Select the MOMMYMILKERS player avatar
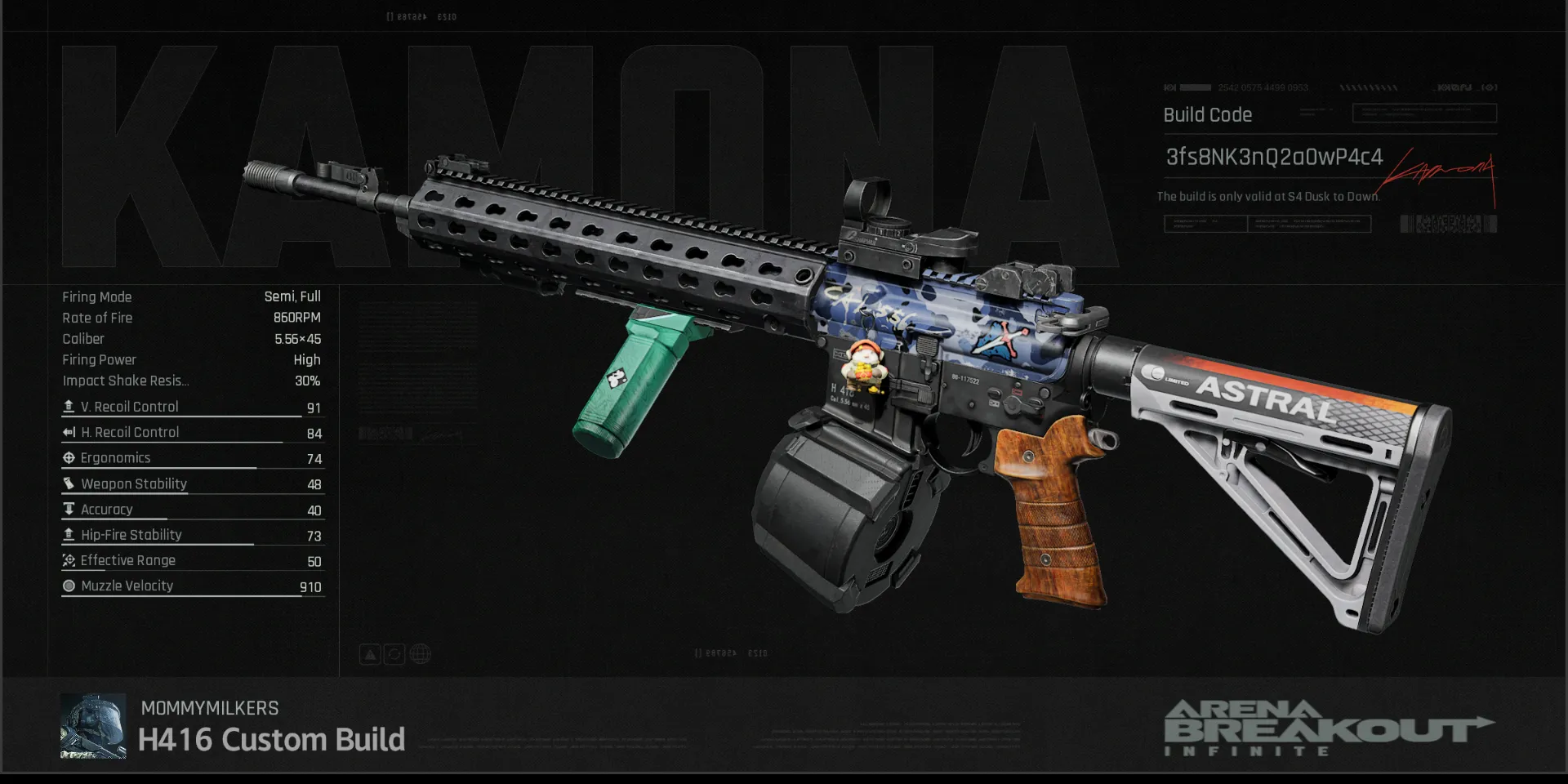Image resolution: width=1568 pixels, height=784 pixels. click(x=93, y=726)
